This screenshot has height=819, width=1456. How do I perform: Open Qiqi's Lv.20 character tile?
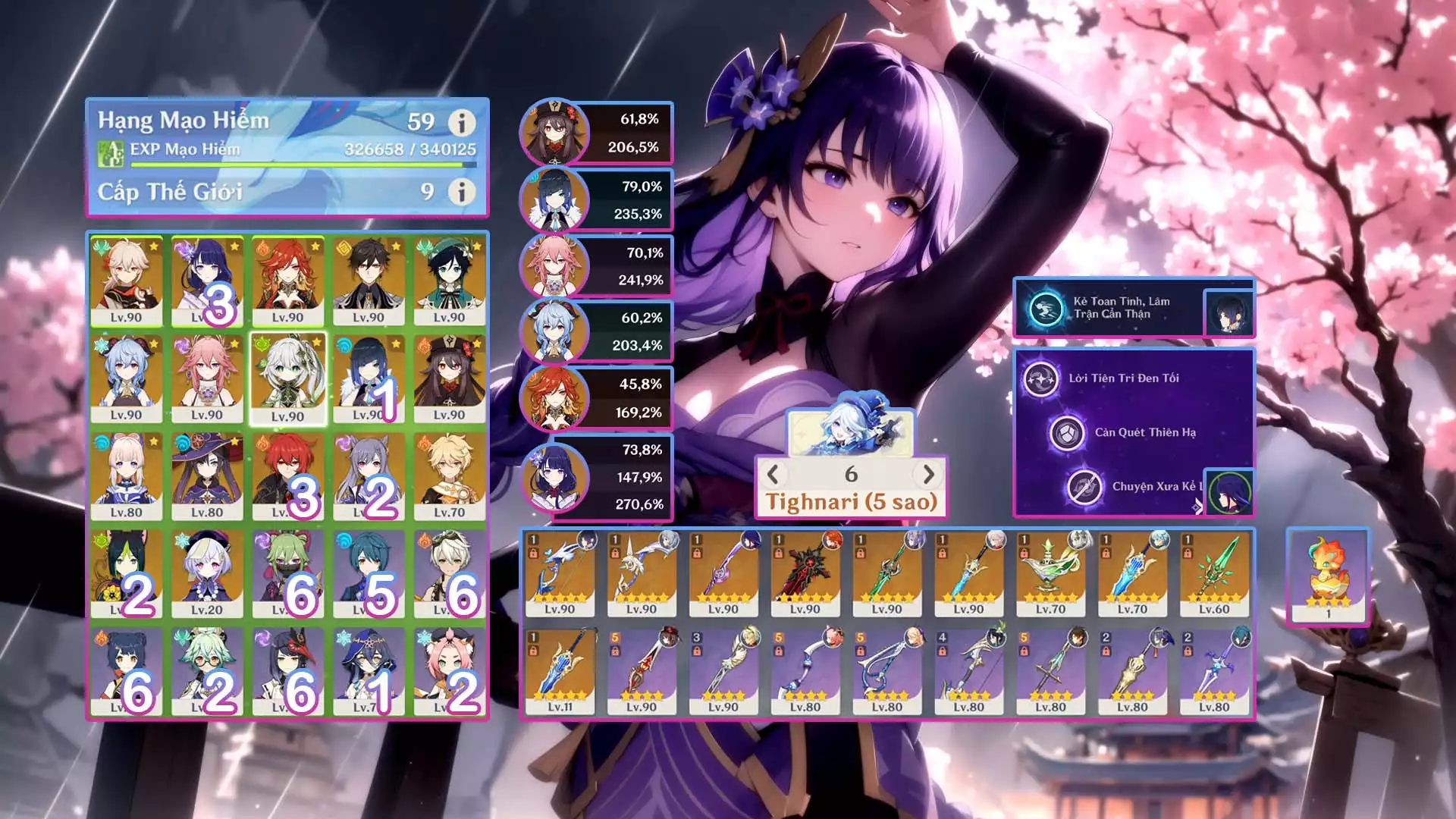click(207, 574)
